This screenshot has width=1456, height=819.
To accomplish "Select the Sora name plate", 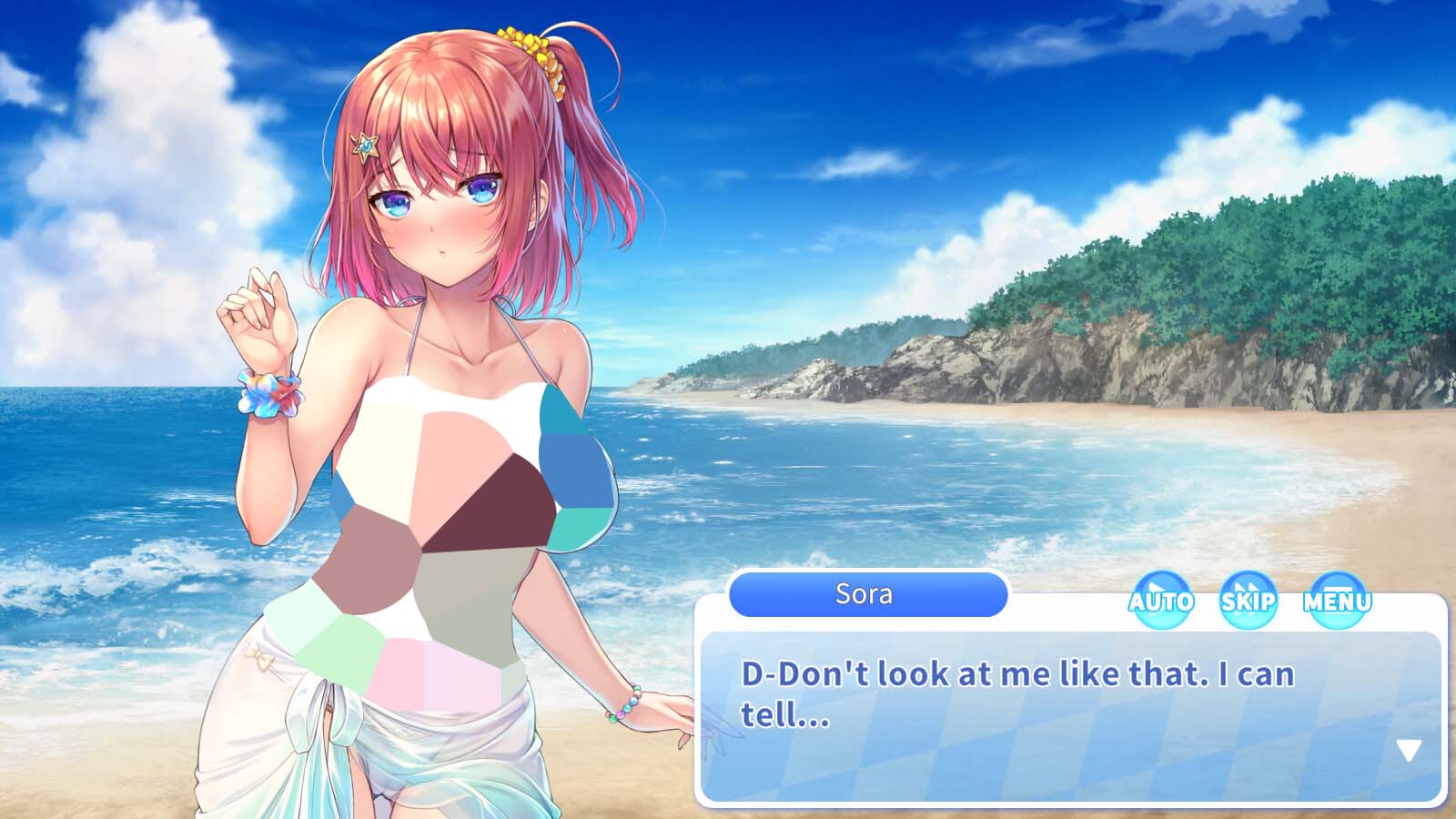I will click(x=866, y=594).
